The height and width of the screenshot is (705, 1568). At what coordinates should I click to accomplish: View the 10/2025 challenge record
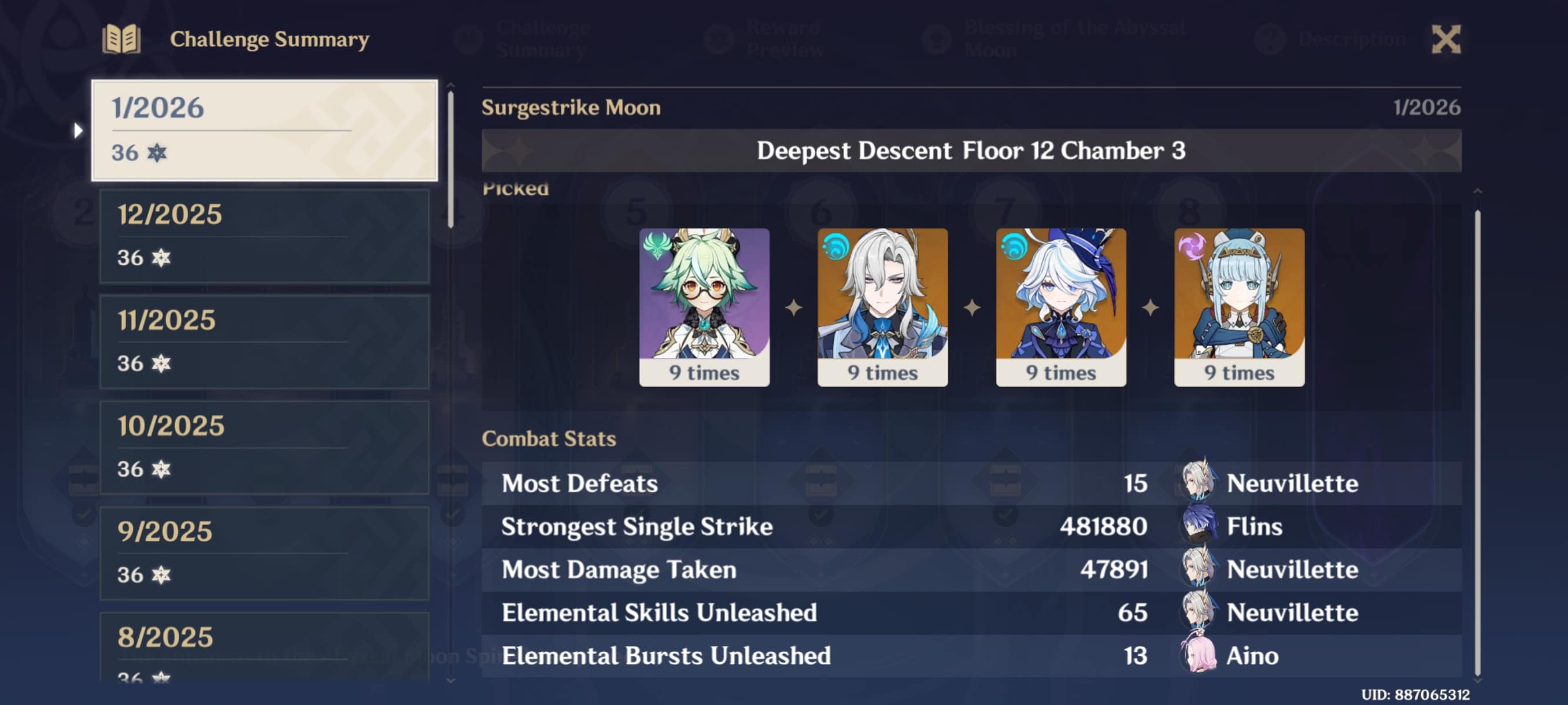pyautogui.click(x=264, y=447)
